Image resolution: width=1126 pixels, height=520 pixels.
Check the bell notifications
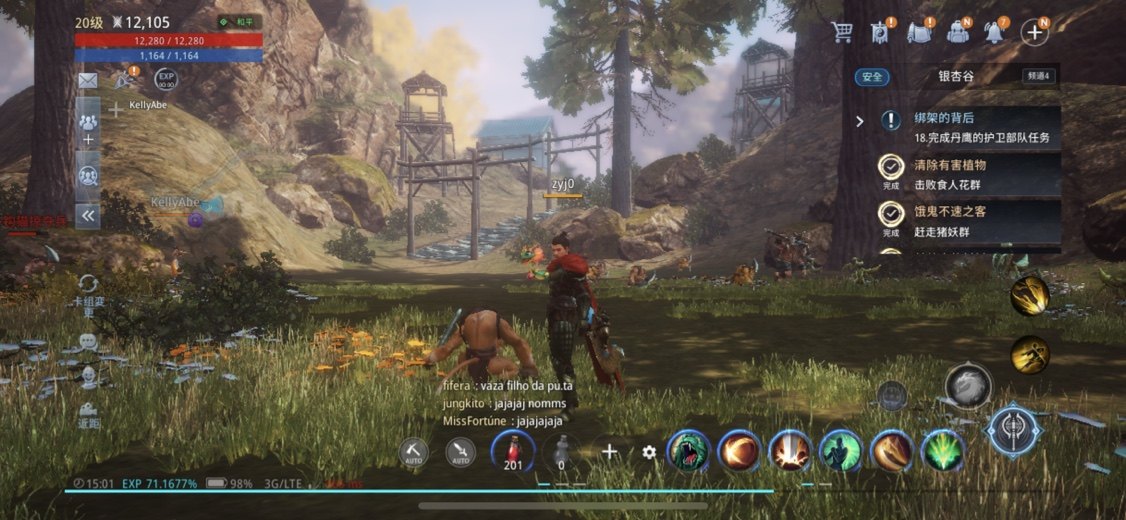[x=995, y=32]
